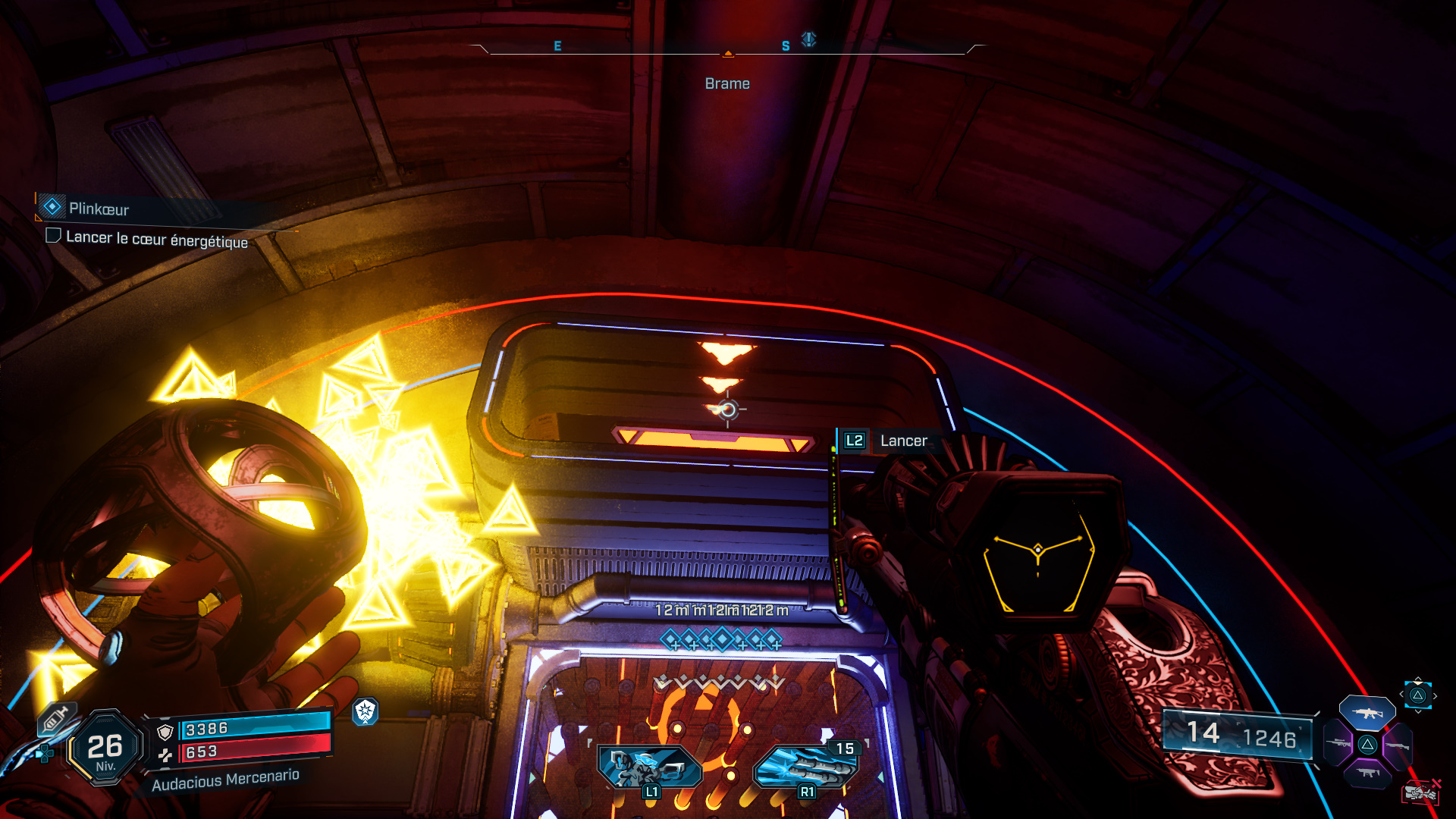Image resolution: width=1456 pixels, height=819 pixels.
Task: Select the Plinkœur quest tracker title
Action: [x=99, y=209]
